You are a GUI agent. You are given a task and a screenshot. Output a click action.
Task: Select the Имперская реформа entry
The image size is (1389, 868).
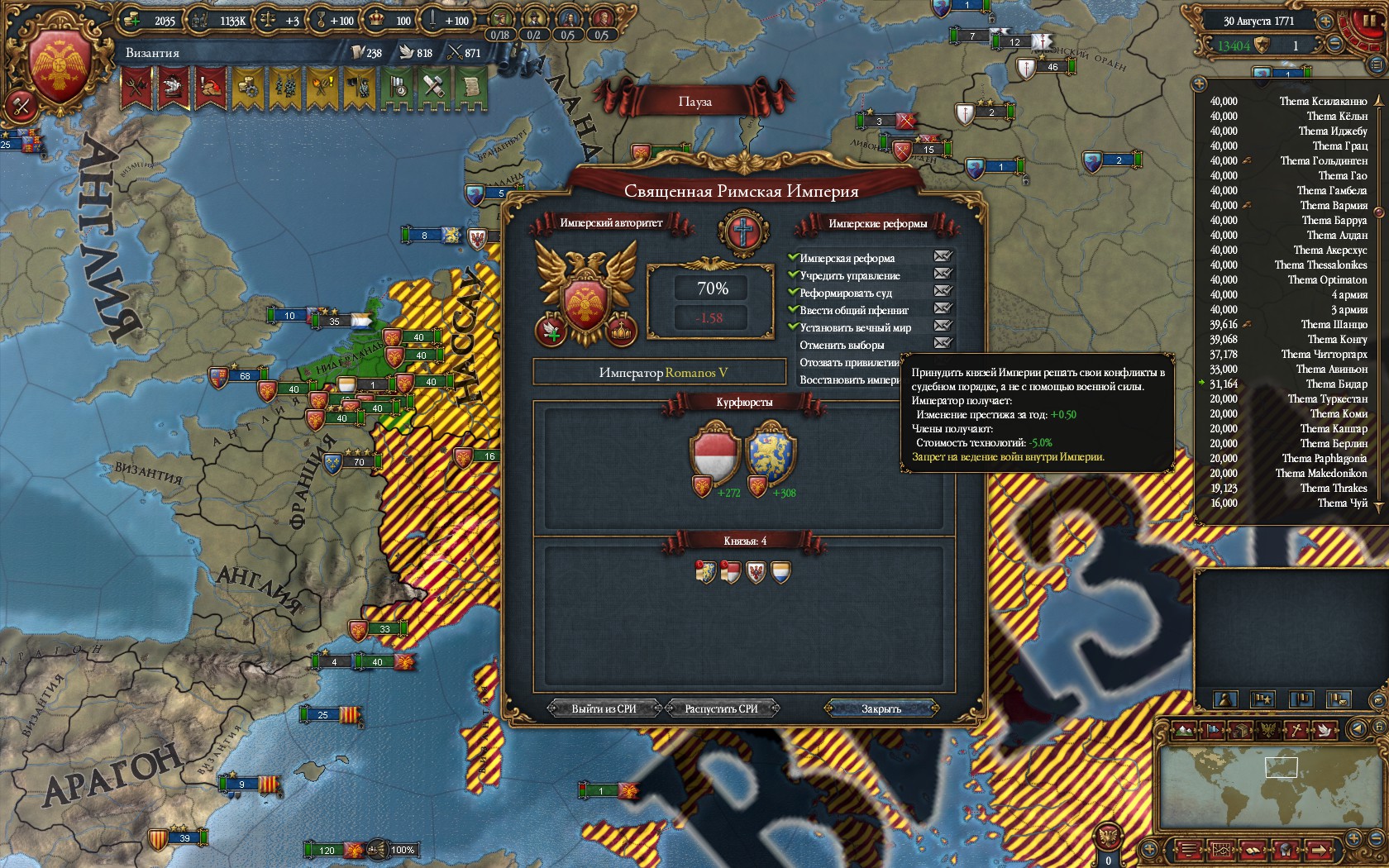[847, 258]
